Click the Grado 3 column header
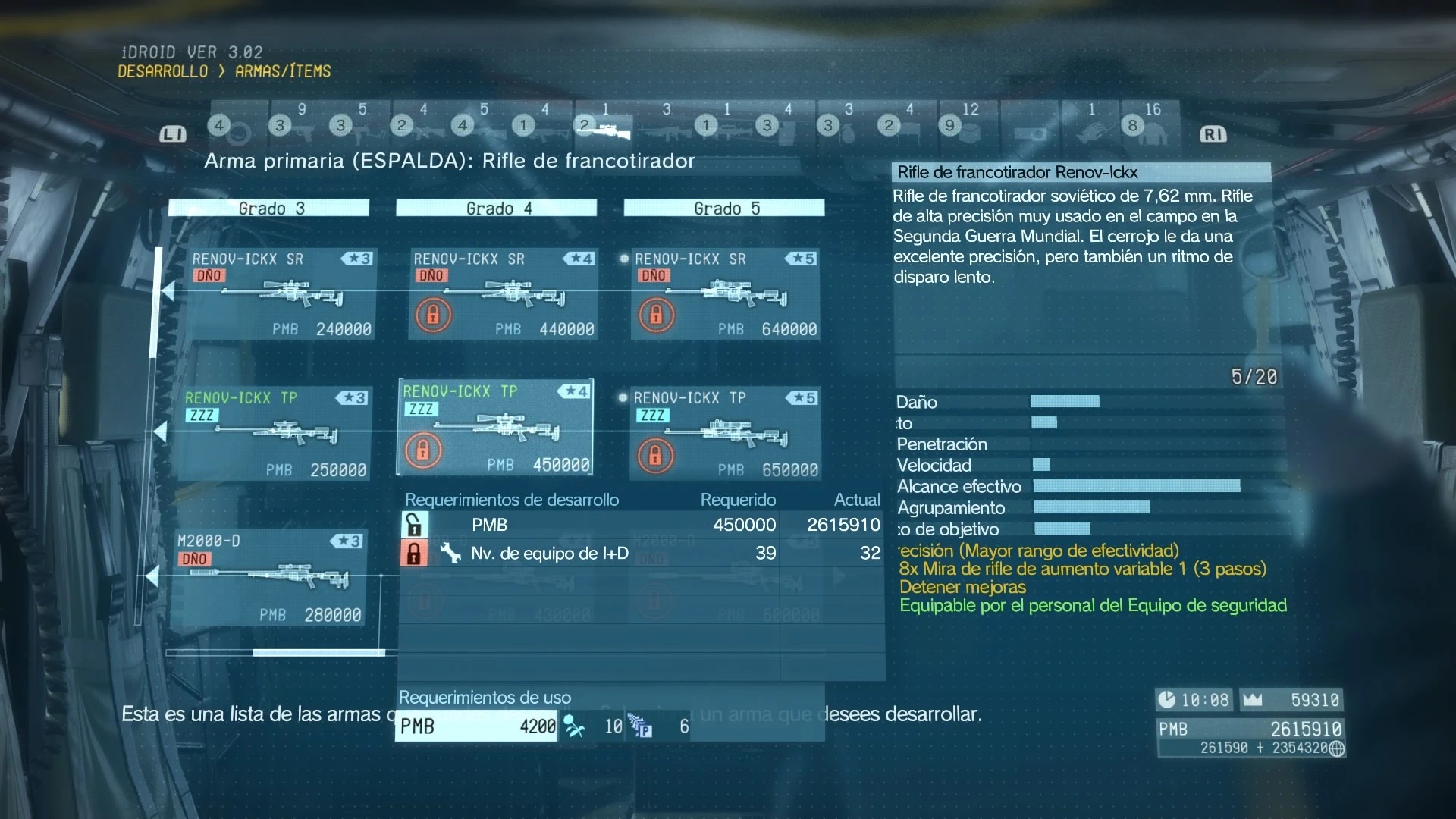The height and width of the screenshot is (819, 1456). (x=269, y=209)
